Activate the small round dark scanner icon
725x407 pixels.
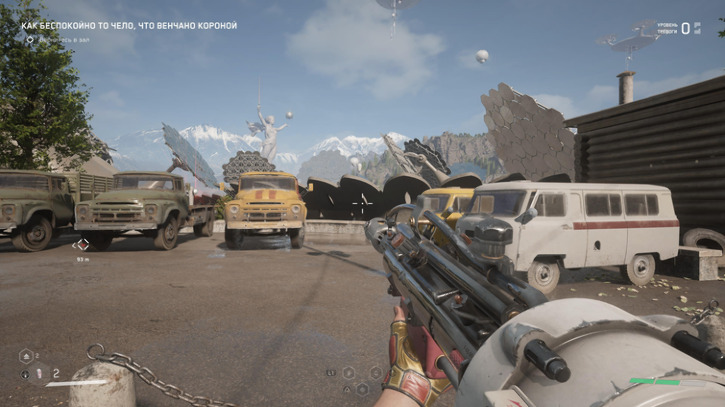tap(25, 375)
